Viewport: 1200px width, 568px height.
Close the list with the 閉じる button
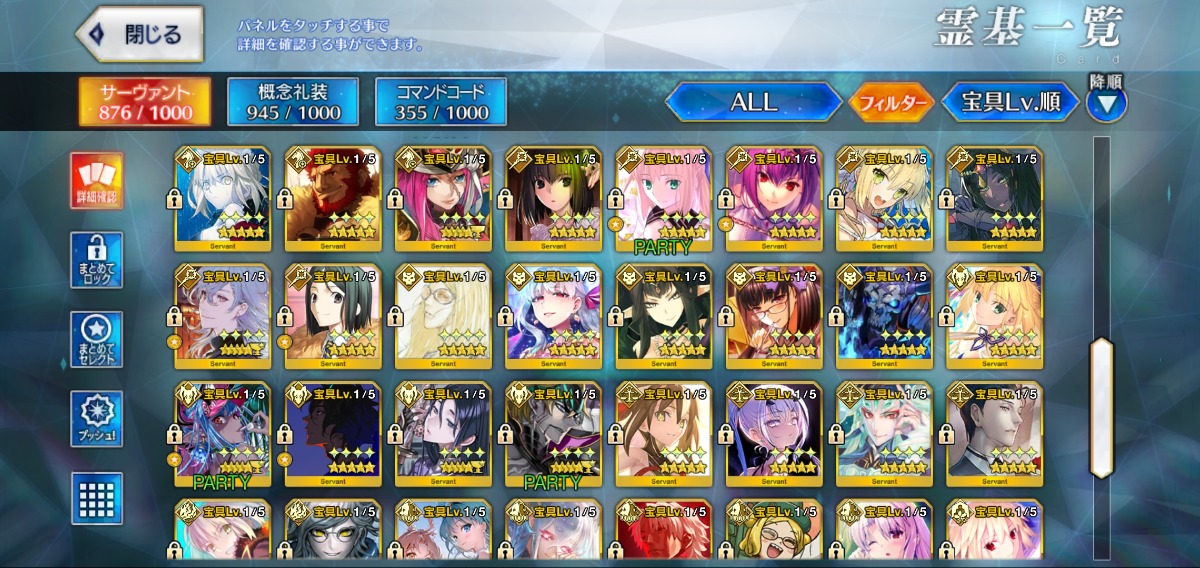139,34
